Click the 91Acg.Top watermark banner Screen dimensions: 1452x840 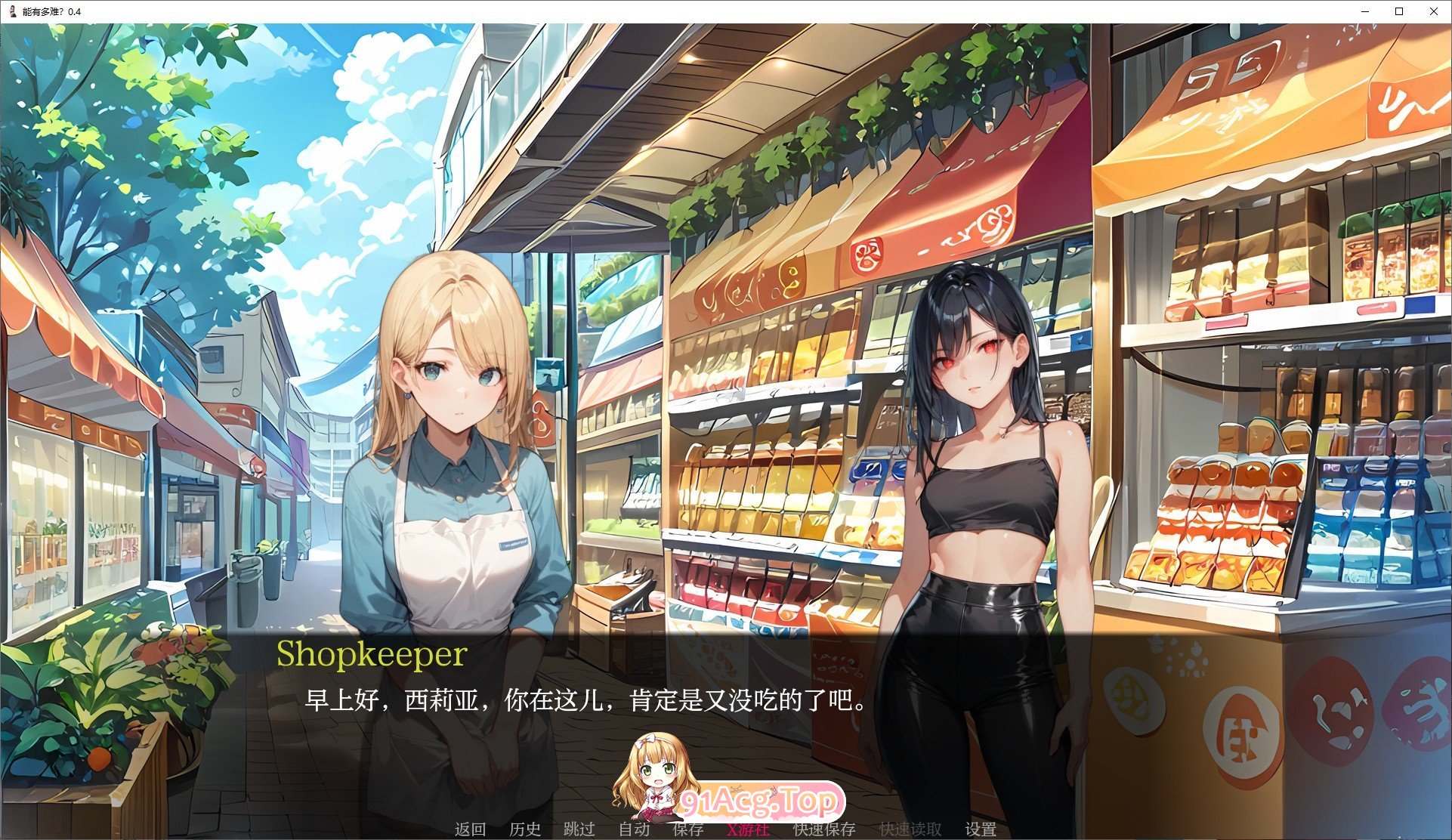click(759, 801)
